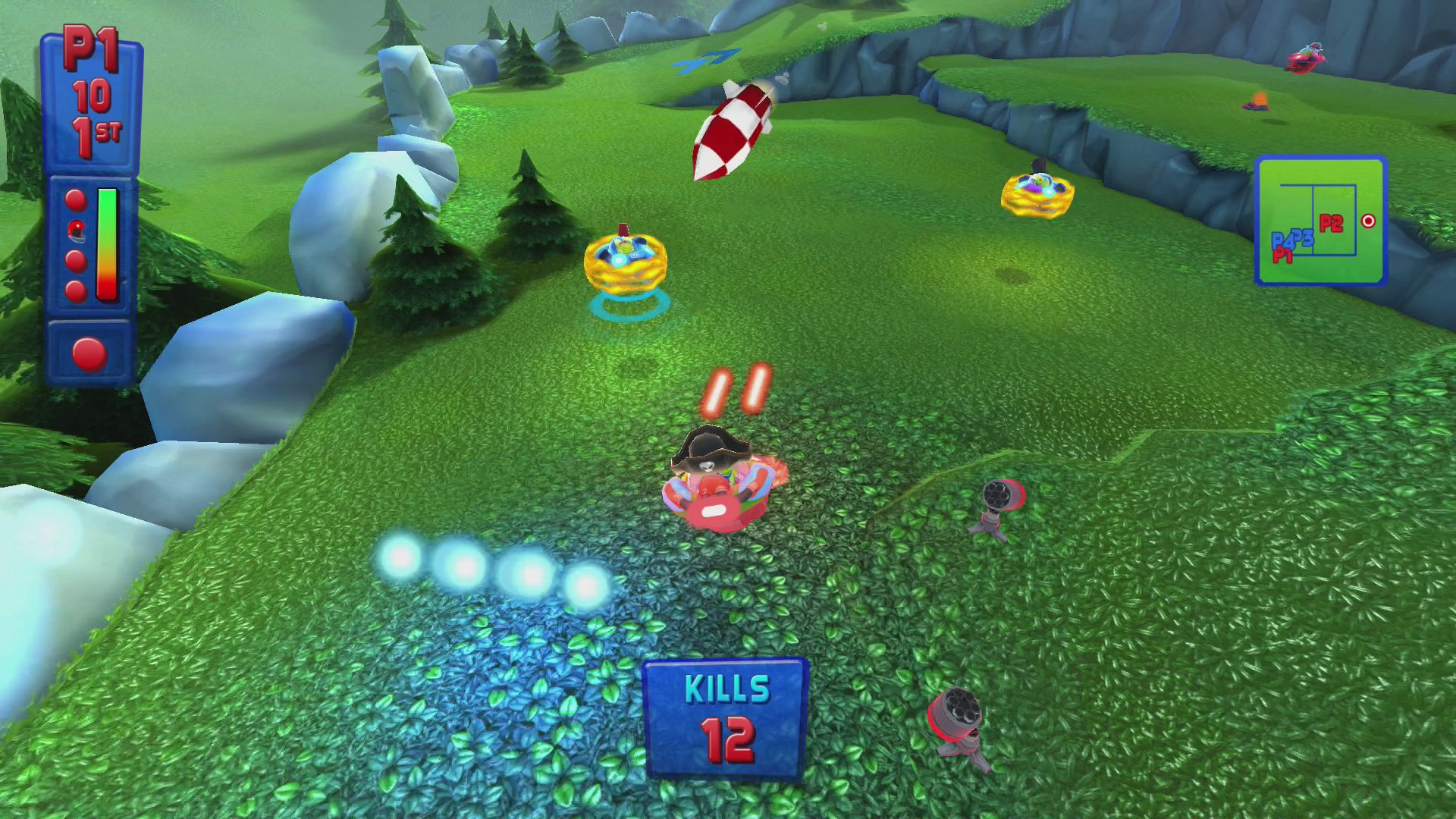Click the red helmet icon on the HUD panel
Viewport: 1456px width, 819px height.
coord(76,229)
